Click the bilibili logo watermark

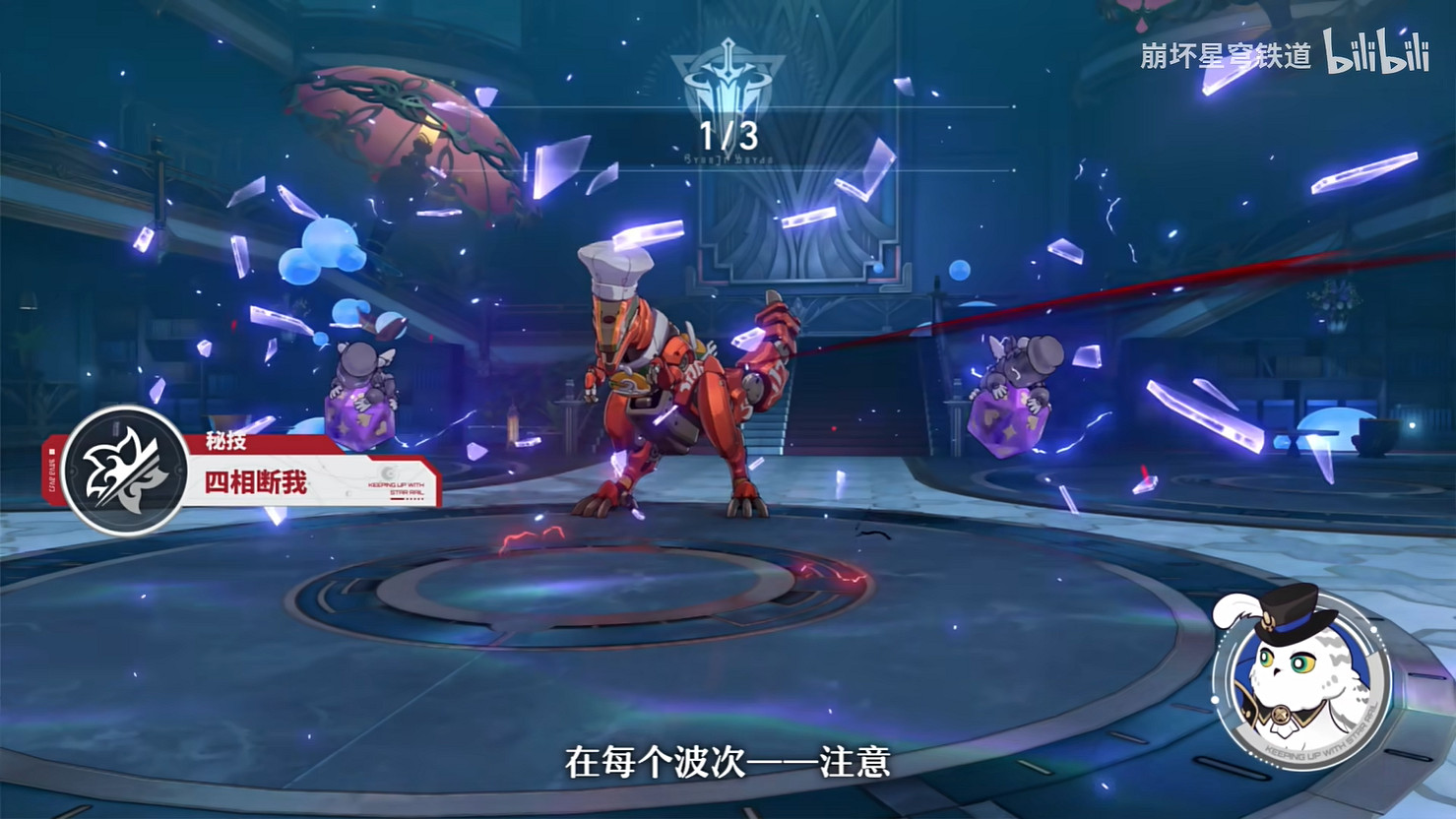click(1376, 56)
